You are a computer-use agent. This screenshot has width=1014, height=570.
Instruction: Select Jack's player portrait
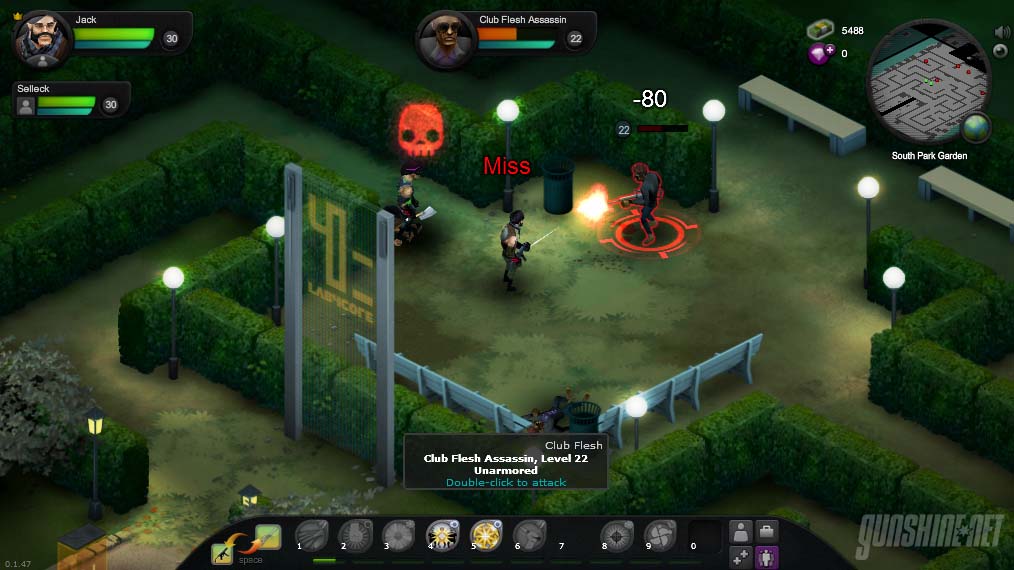(42, 39)
